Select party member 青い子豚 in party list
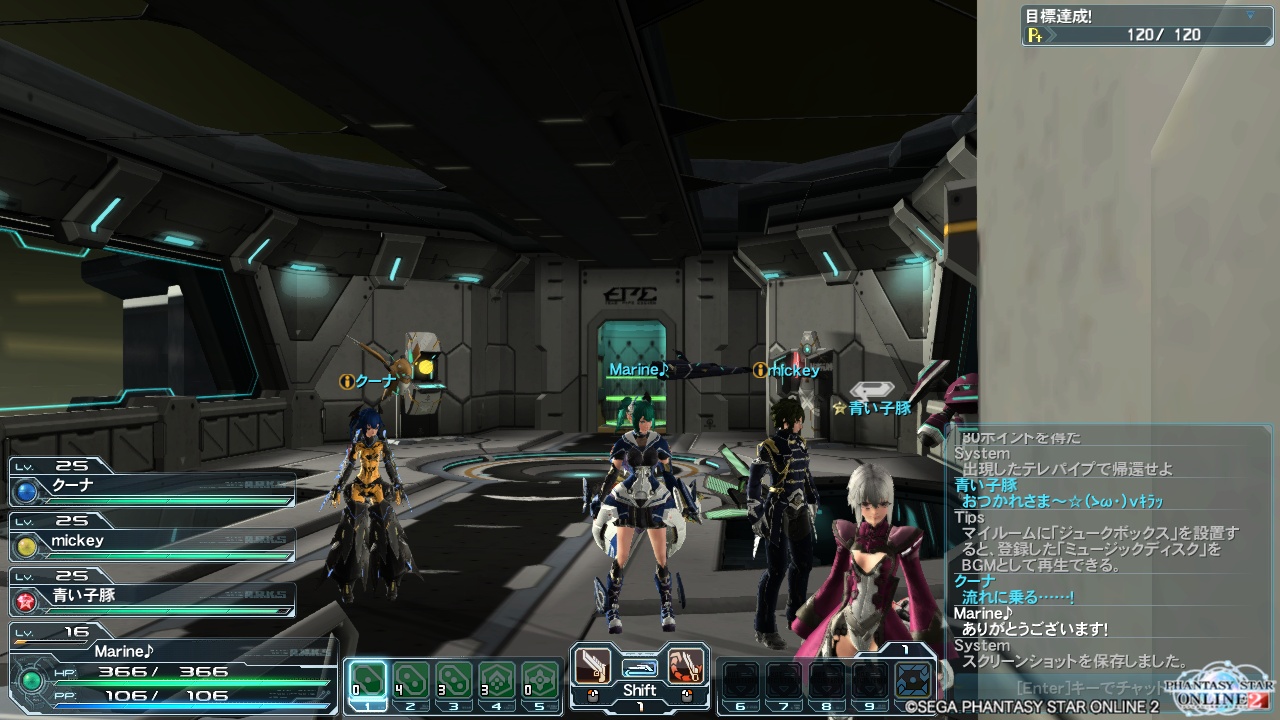1280x720 pixels. 152,597
